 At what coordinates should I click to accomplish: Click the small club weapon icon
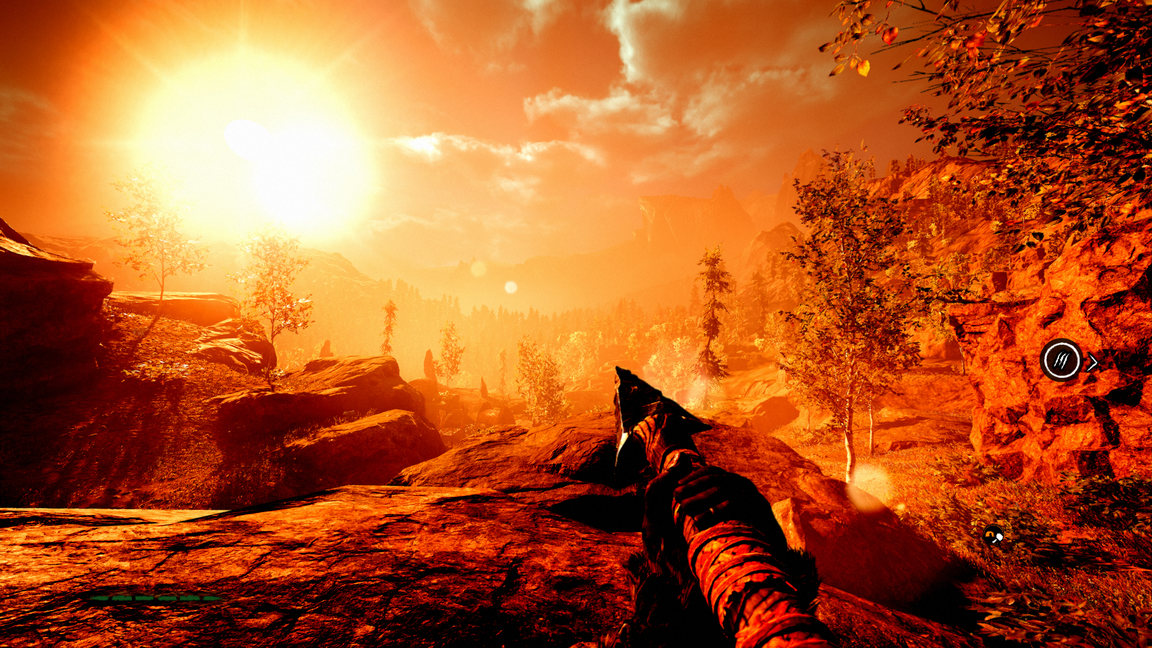[x=993, y=536]
